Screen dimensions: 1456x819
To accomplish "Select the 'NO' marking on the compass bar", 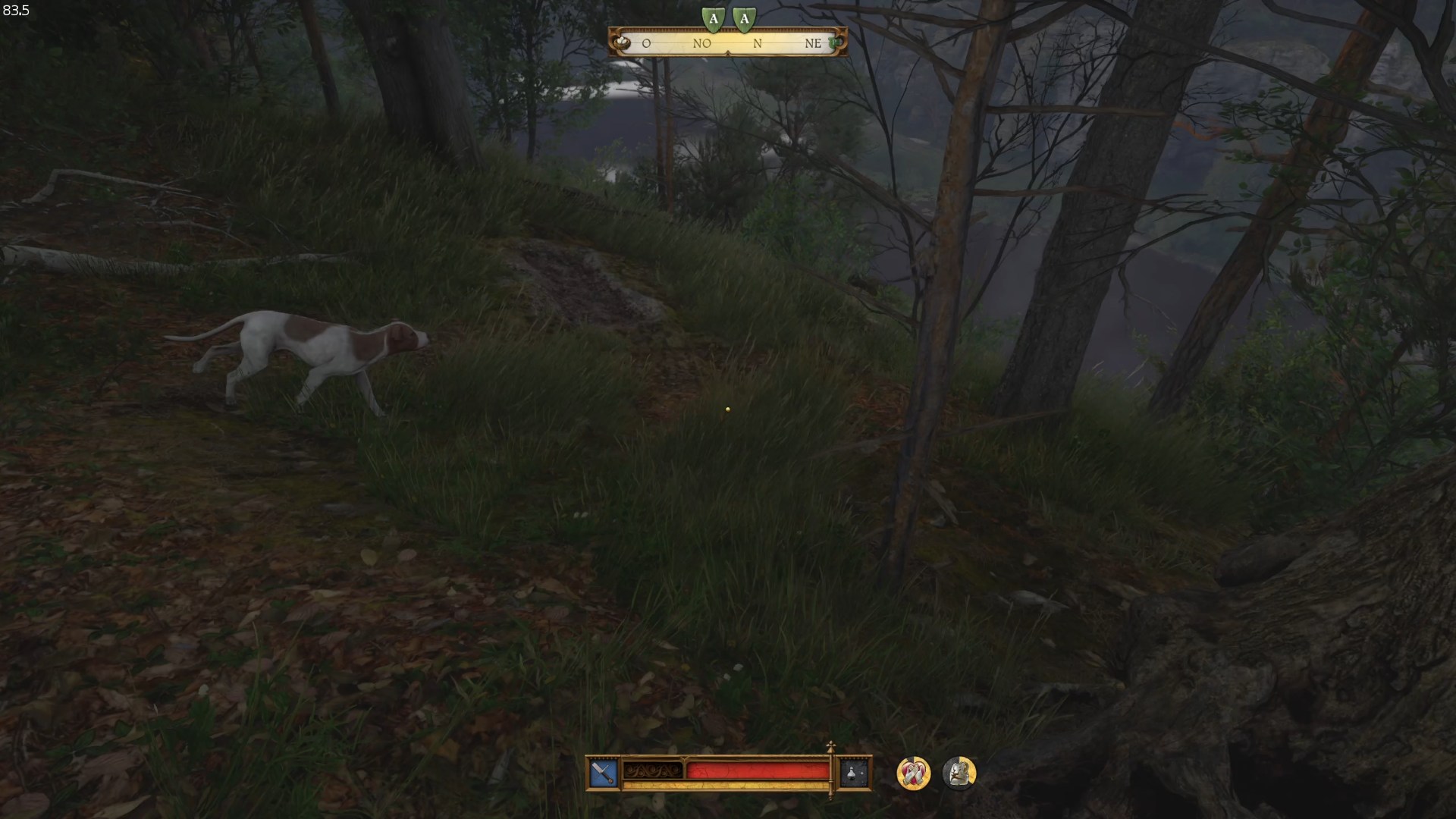I will pos(703,44).
